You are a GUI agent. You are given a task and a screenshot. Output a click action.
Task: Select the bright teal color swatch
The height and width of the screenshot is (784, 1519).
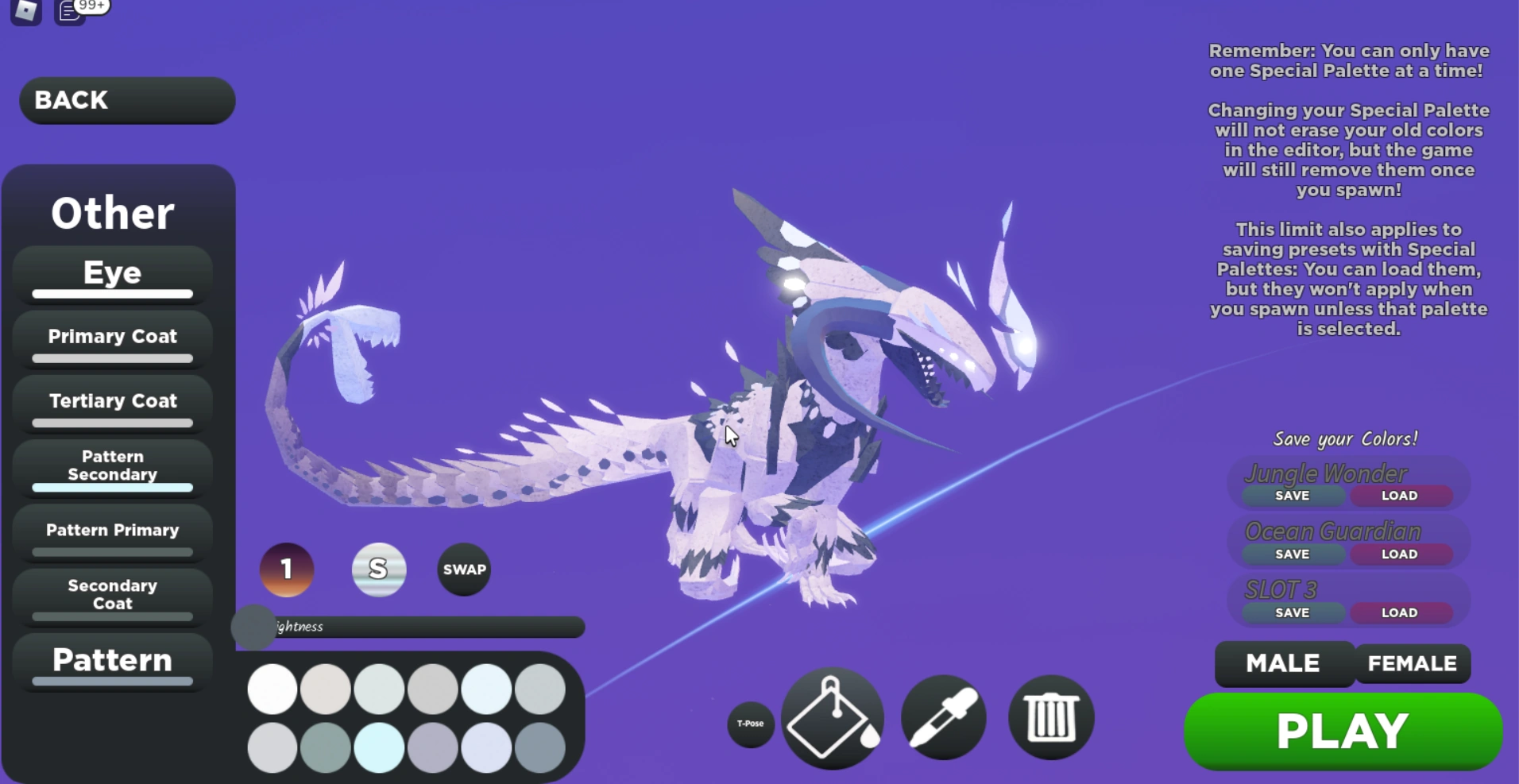tap(378, 747)
